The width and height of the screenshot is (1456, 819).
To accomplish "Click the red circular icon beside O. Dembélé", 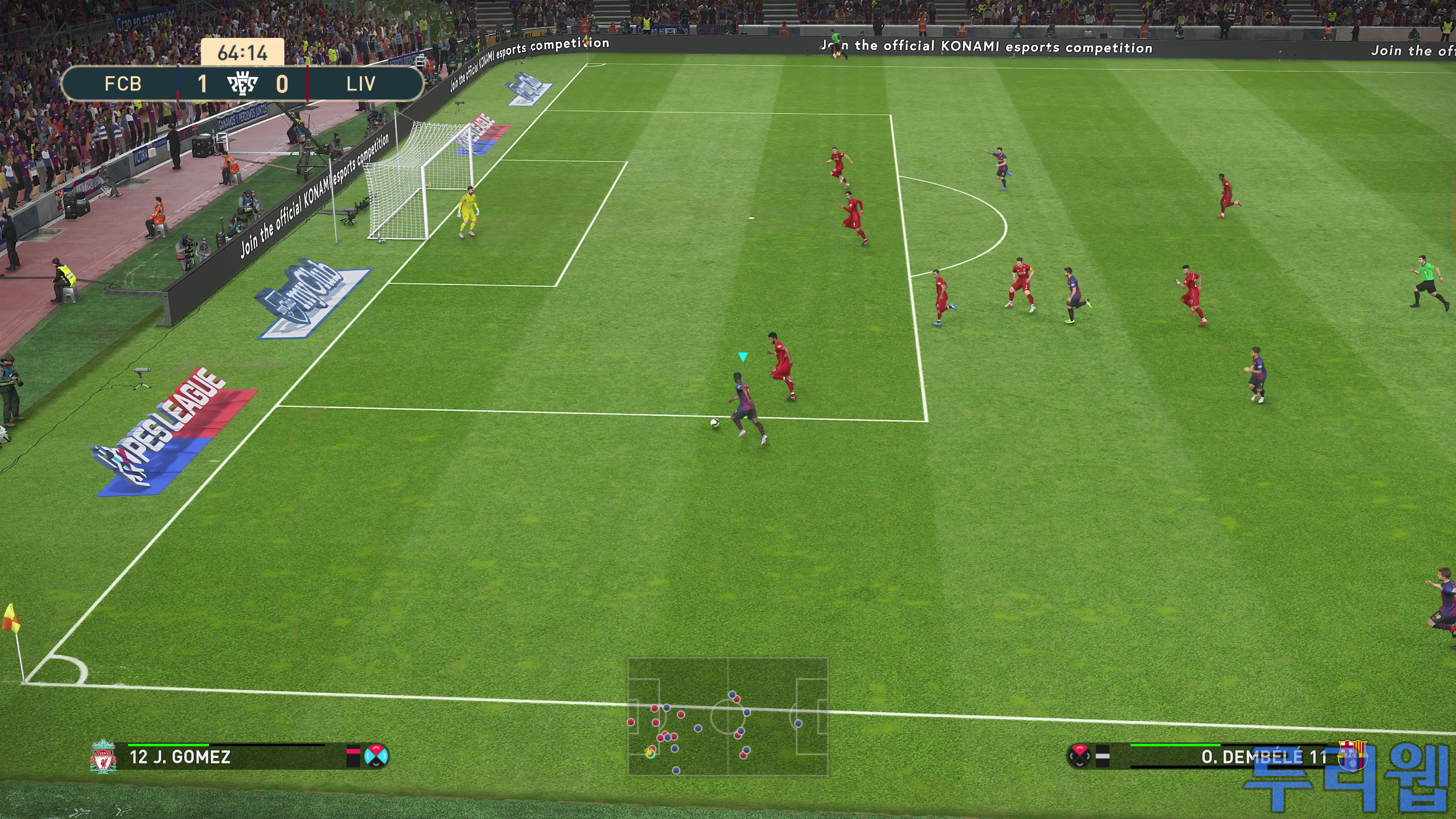I will (1079, 756).
